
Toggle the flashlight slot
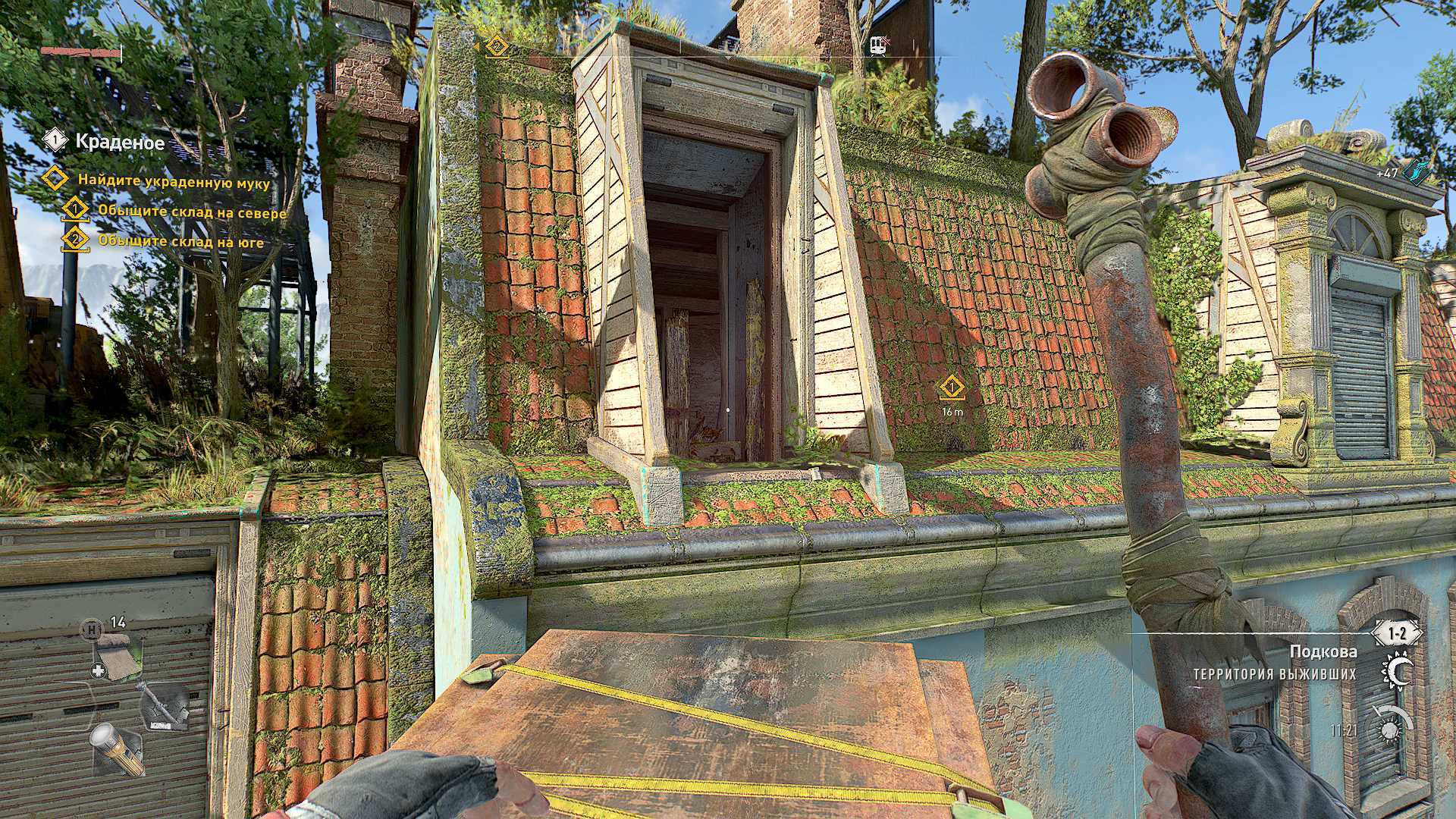pos(118,749)
